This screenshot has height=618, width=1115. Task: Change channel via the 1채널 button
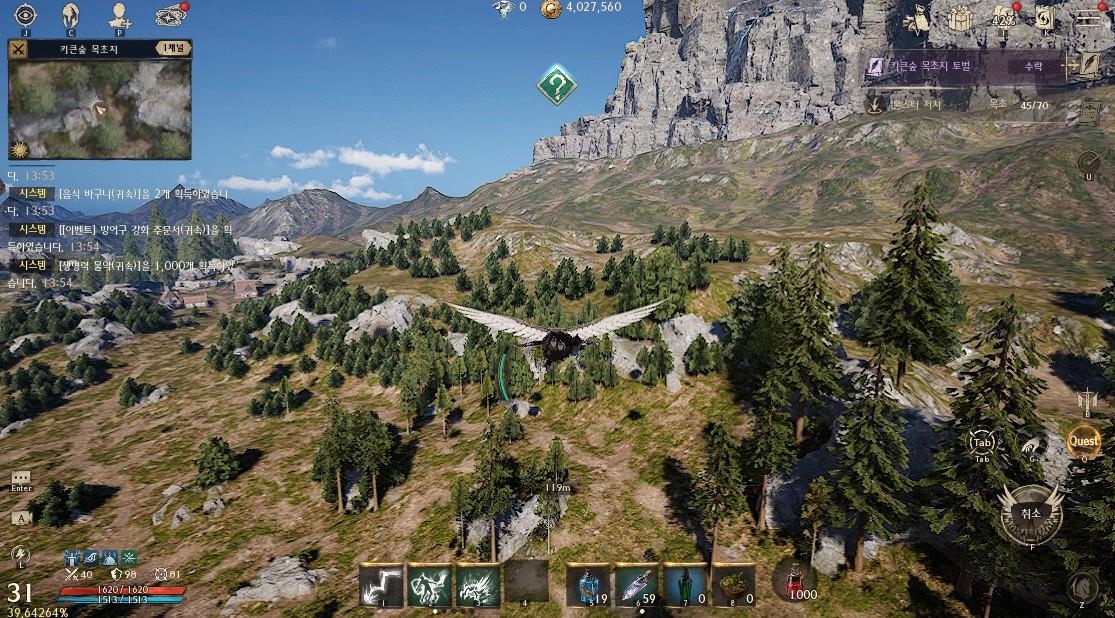[x=172, y=47]
